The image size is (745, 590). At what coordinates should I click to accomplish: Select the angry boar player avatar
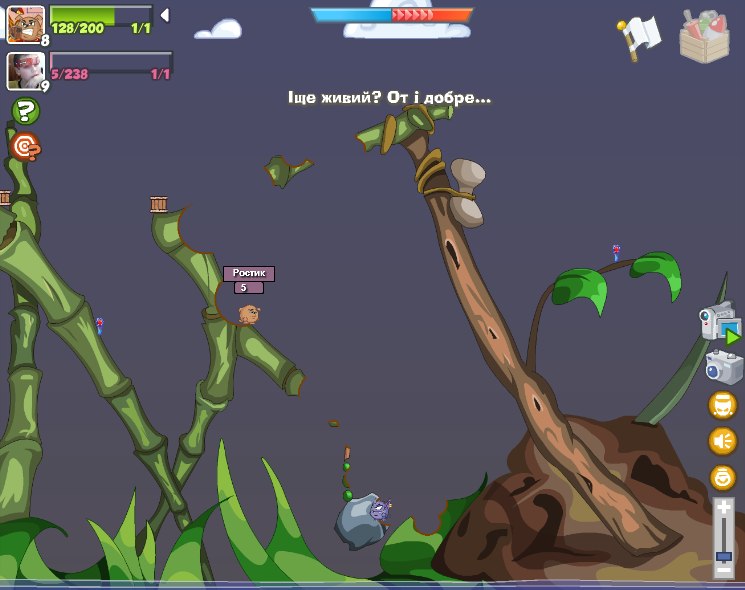pyautogui.click(x=24, y=23)
